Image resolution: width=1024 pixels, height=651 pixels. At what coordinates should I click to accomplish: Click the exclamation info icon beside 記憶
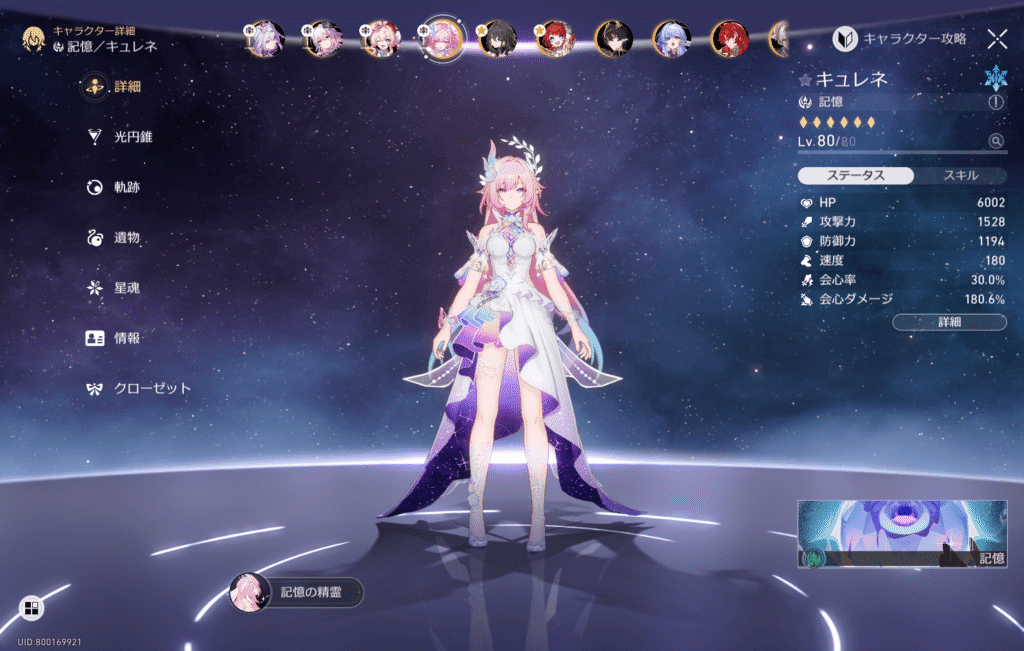tap(995, 102)
